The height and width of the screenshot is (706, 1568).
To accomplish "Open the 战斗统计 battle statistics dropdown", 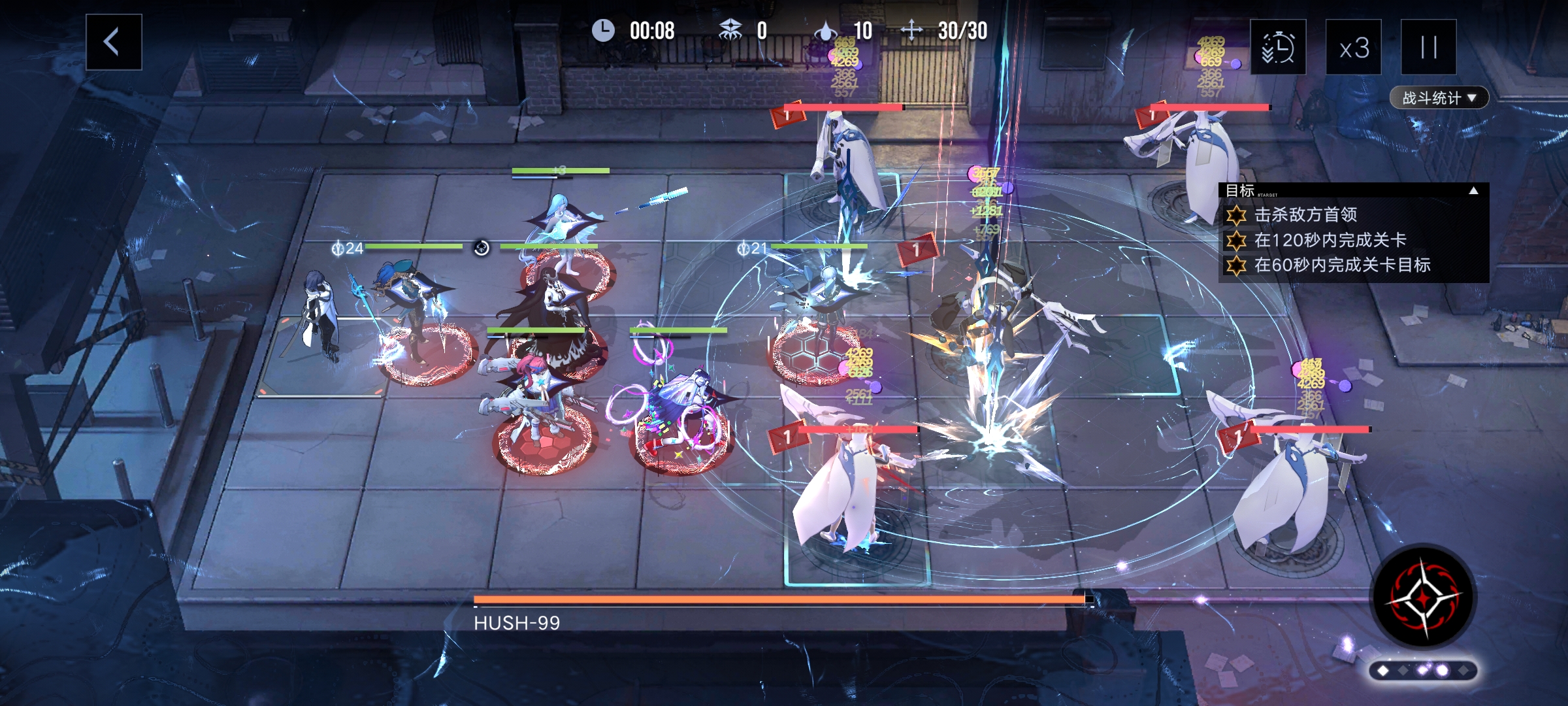I will click(x=1438, y=98).
